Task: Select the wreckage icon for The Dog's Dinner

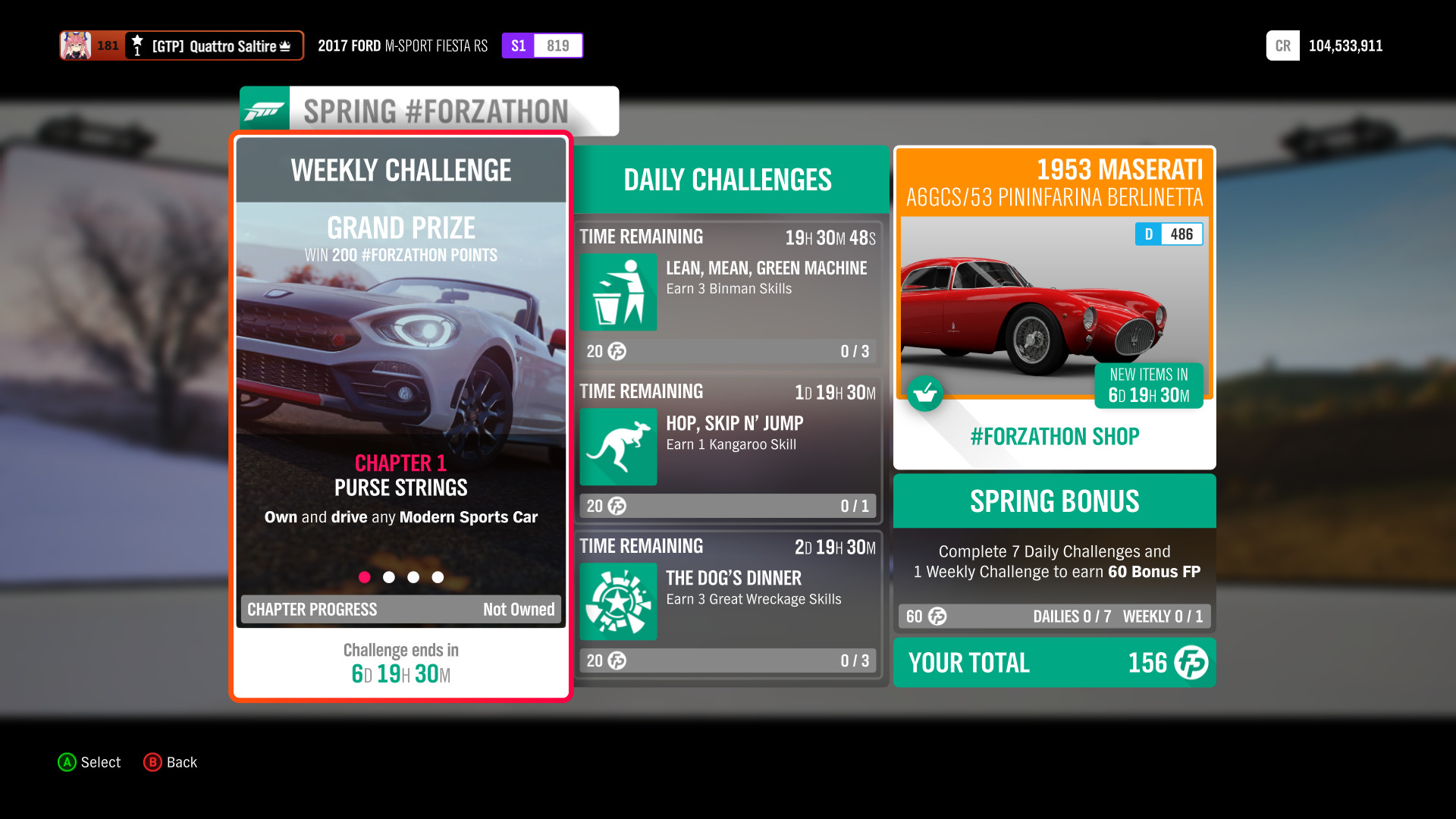Action: pyautogui.click(x=617, y=601)
